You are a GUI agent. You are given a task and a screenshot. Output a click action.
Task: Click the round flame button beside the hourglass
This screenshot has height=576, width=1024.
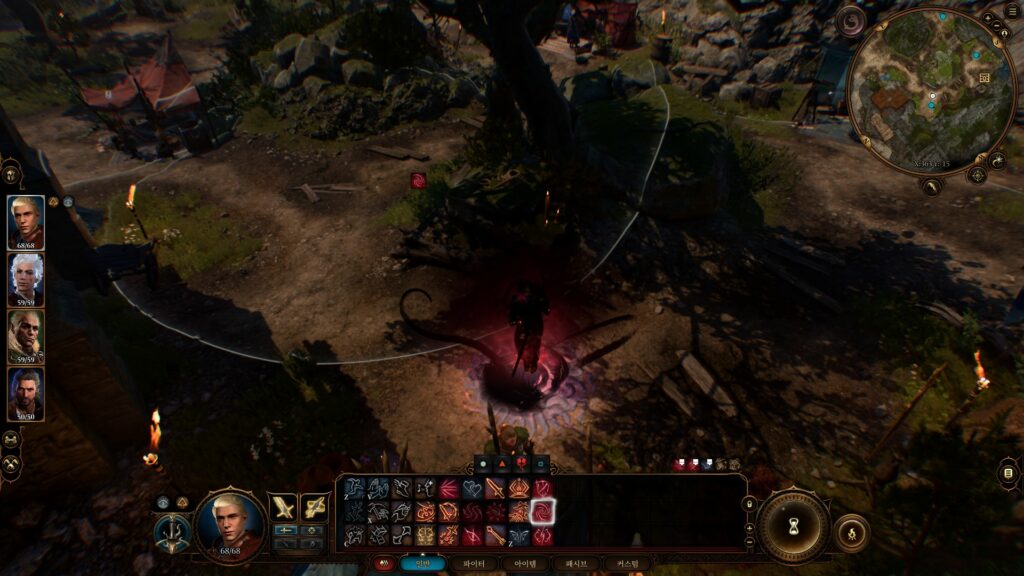tap(851, 532)
